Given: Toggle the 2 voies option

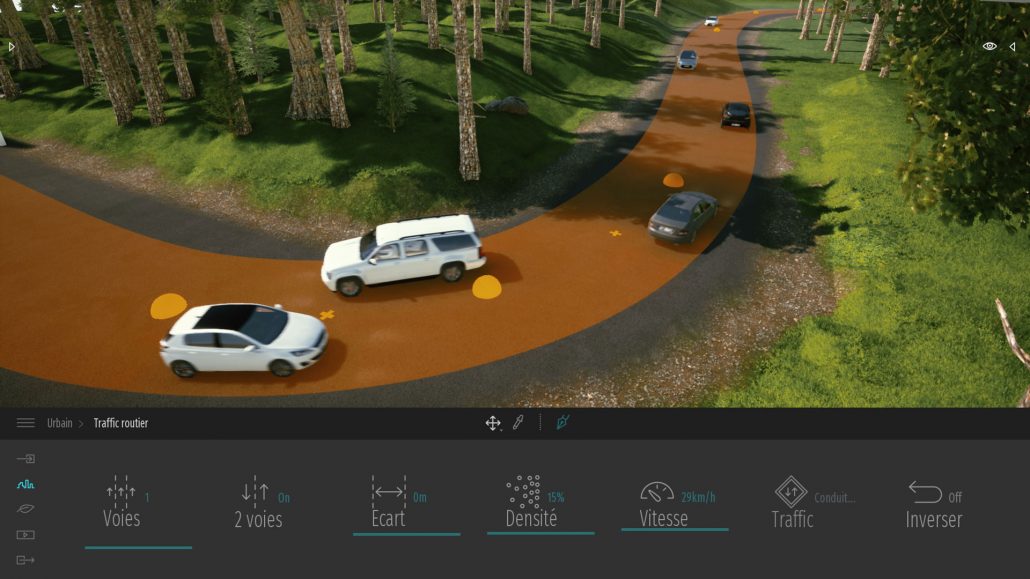Looking at the screenshot, I should (258, 504).
